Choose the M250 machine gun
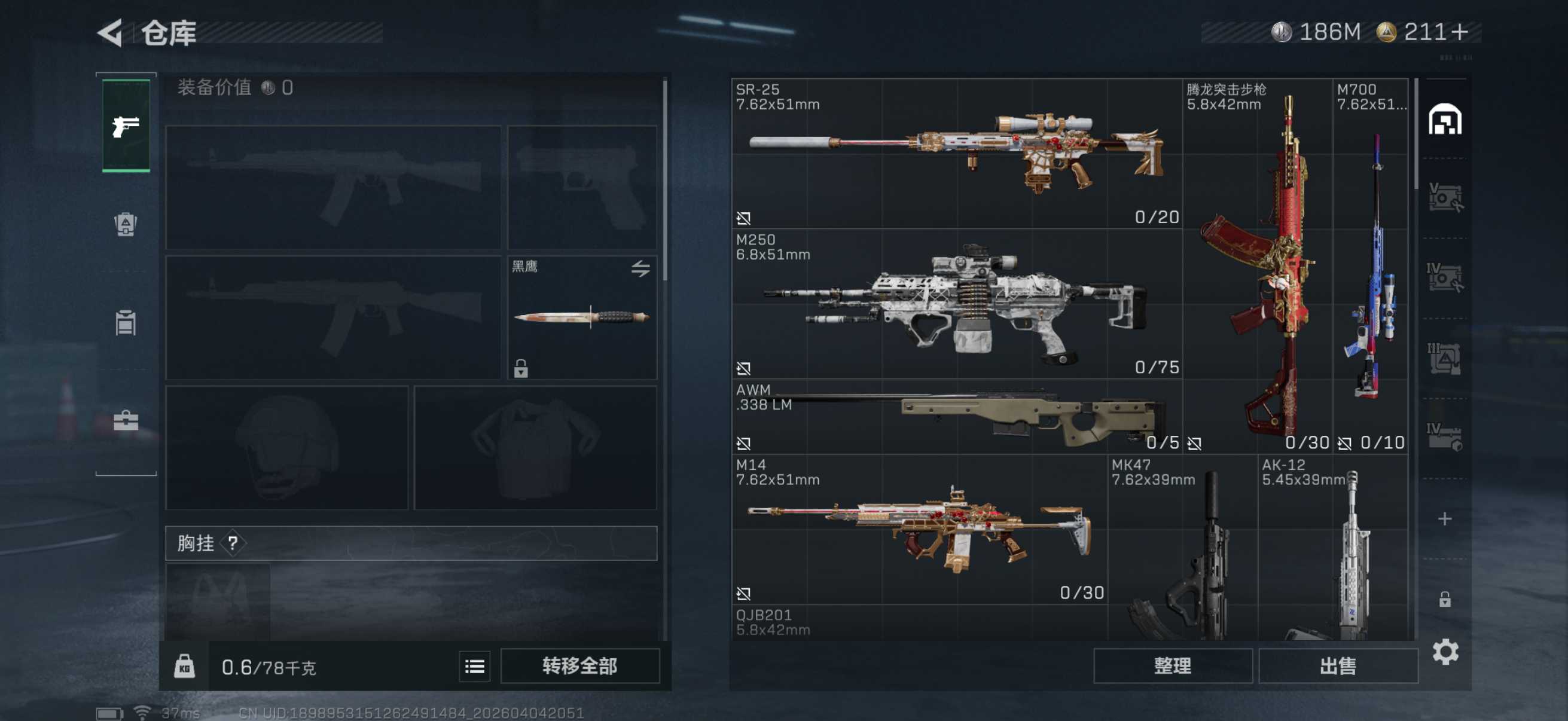The width and height of the screenshot is (1568, 721). [x=956, y=304]
